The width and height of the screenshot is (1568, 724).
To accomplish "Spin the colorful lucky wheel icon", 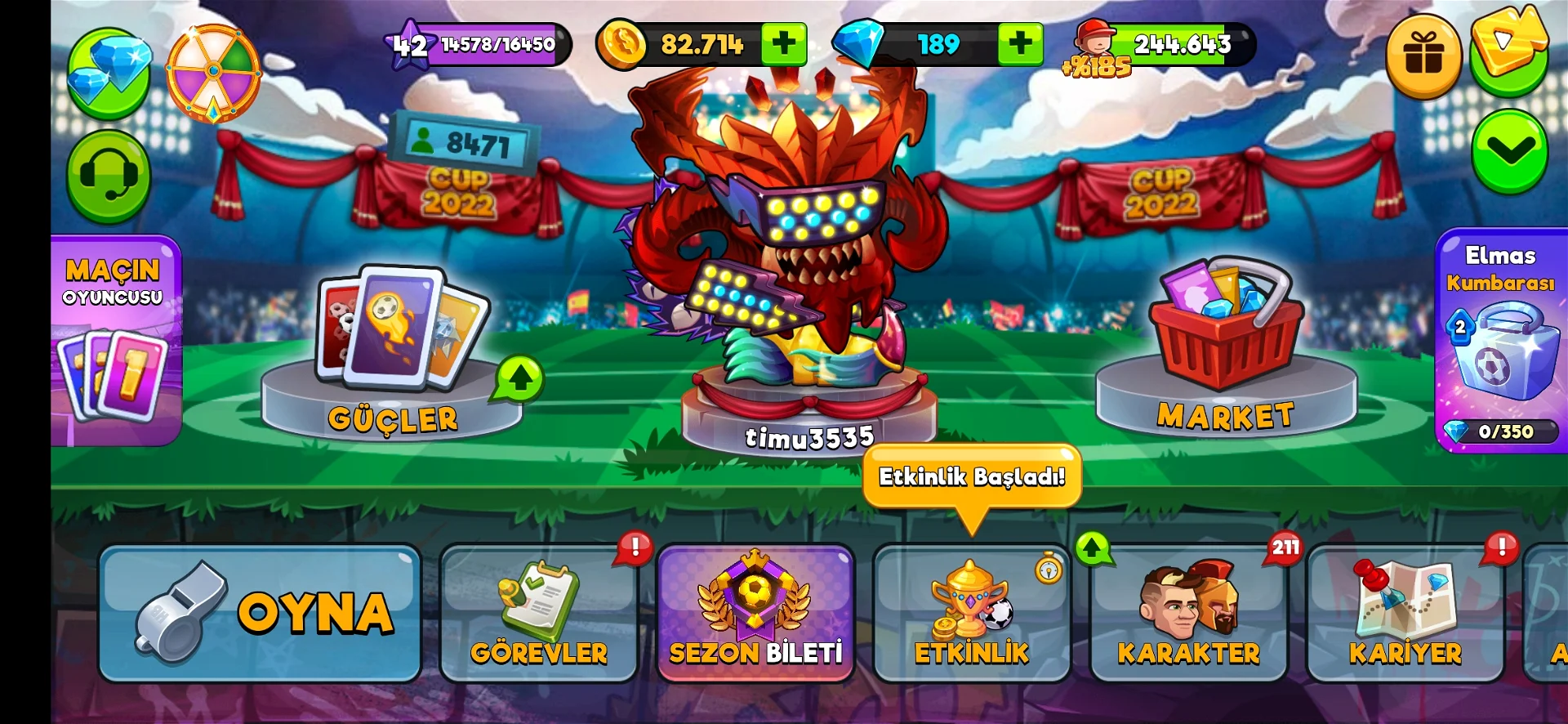I will click(213, 74).
